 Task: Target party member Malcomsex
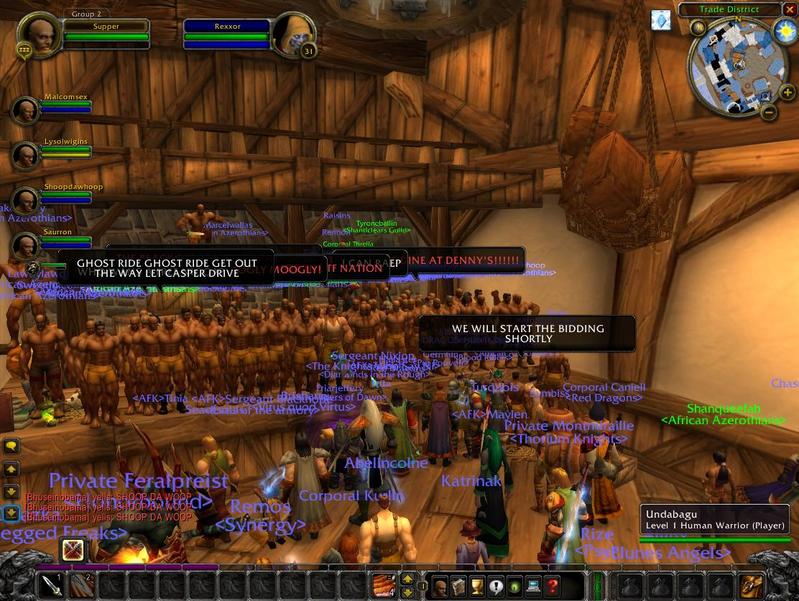(25, 109)
